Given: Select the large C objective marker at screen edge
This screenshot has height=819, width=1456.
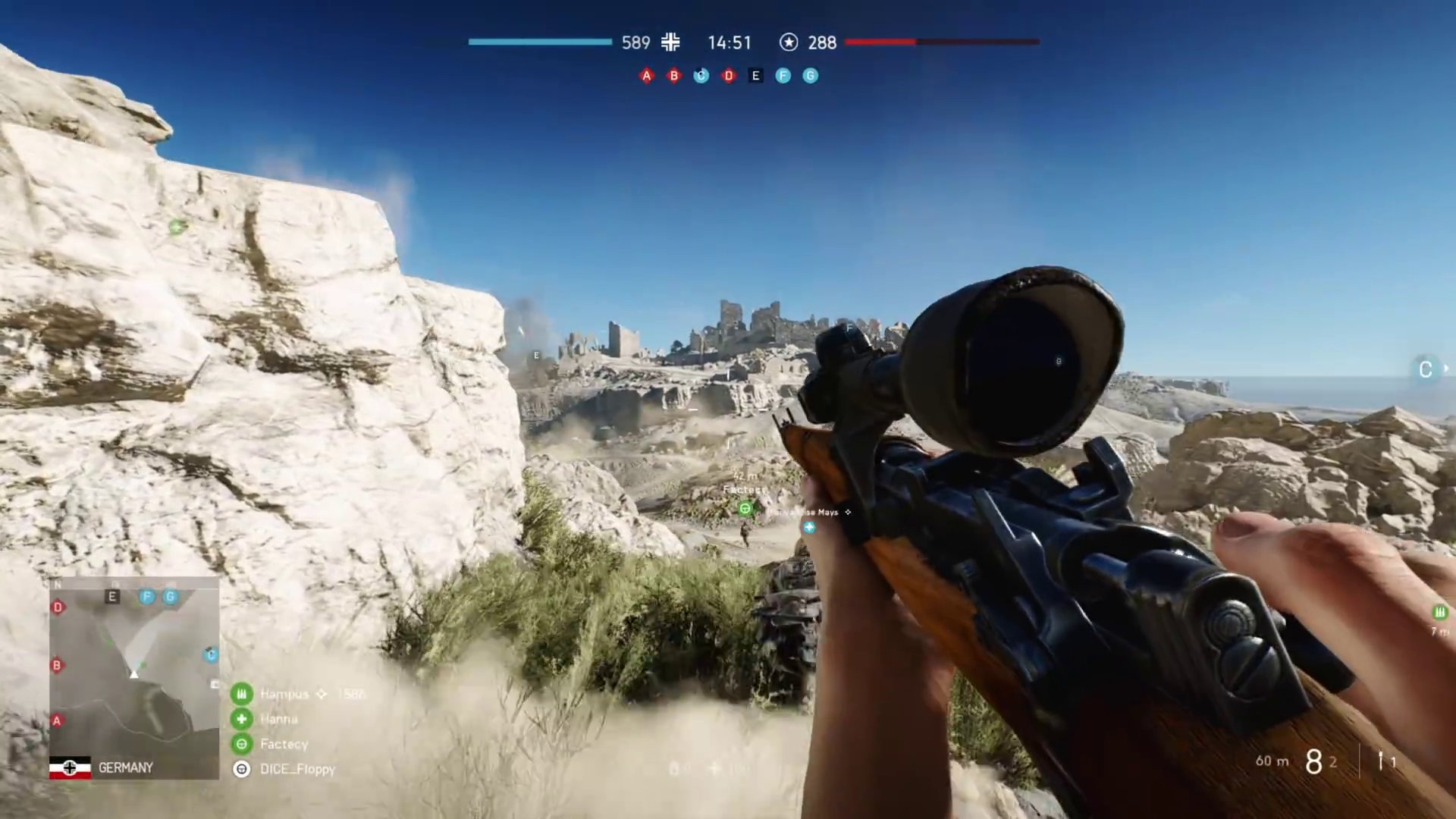Looking at the screenshot, I should [x=1425, y=369].
